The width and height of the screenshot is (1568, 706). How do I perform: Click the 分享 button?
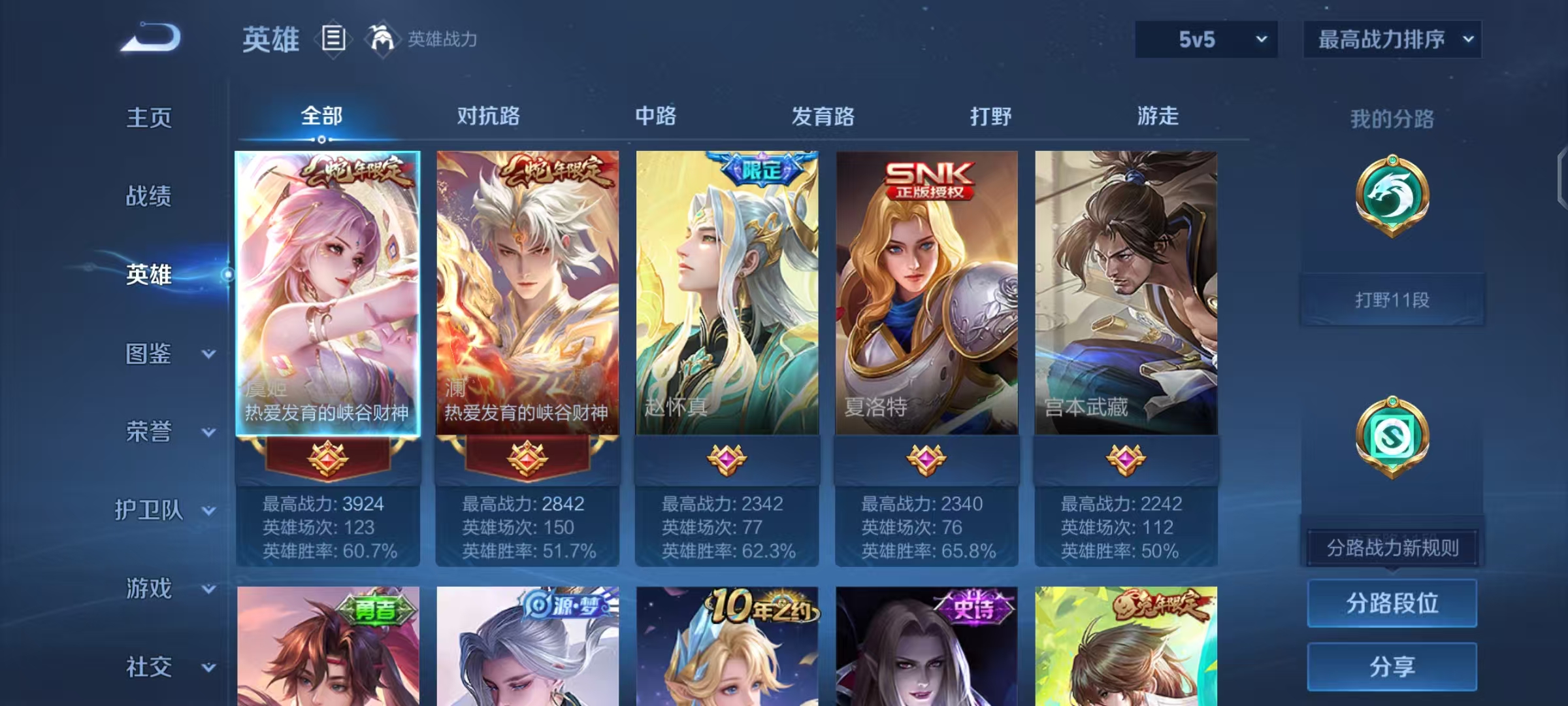coord(1392,667)
